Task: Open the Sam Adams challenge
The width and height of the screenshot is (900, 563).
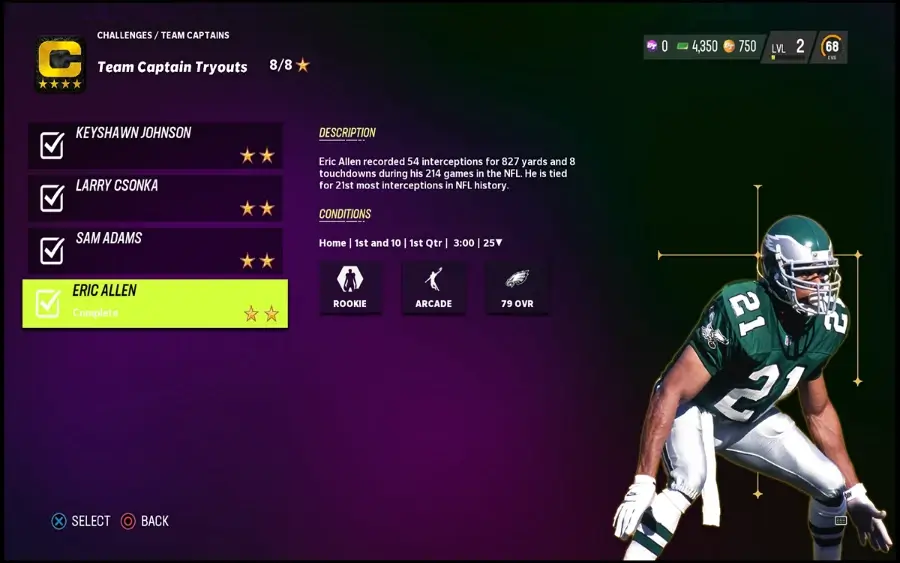Action: tap(155, 251)
